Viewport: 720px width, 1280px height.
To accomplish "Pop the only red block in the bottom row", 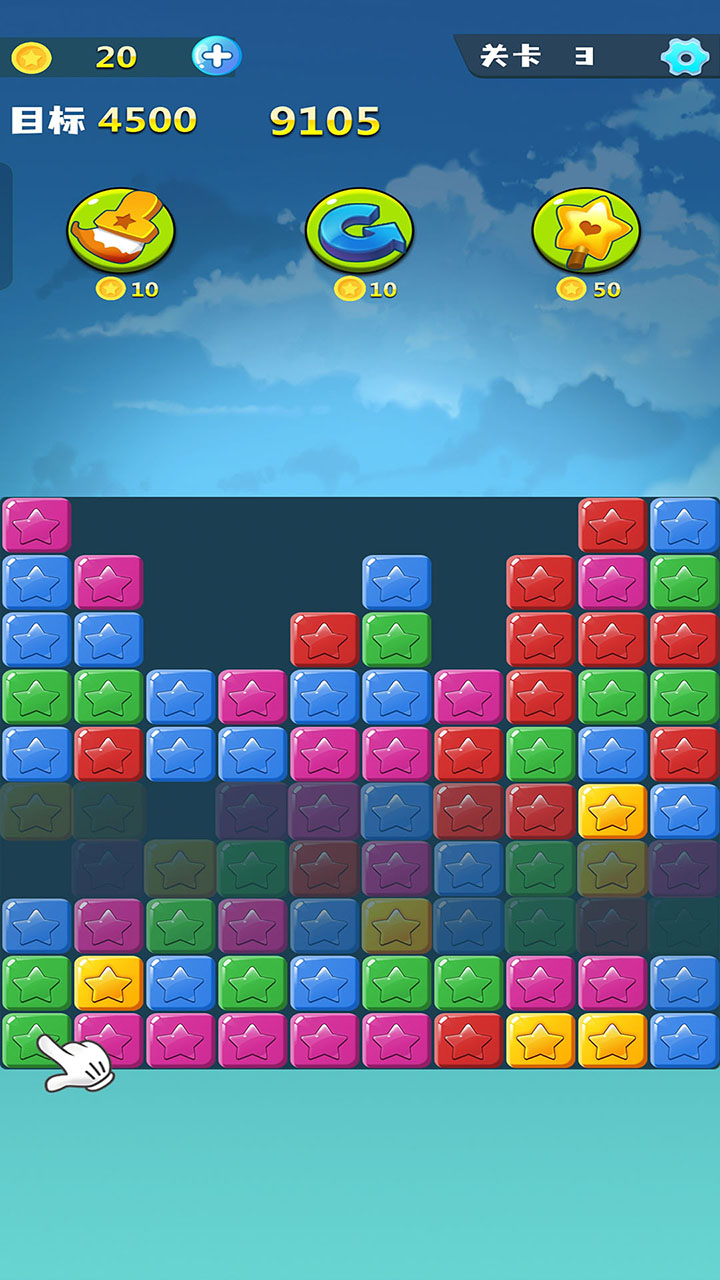I will pos(468,1040).
